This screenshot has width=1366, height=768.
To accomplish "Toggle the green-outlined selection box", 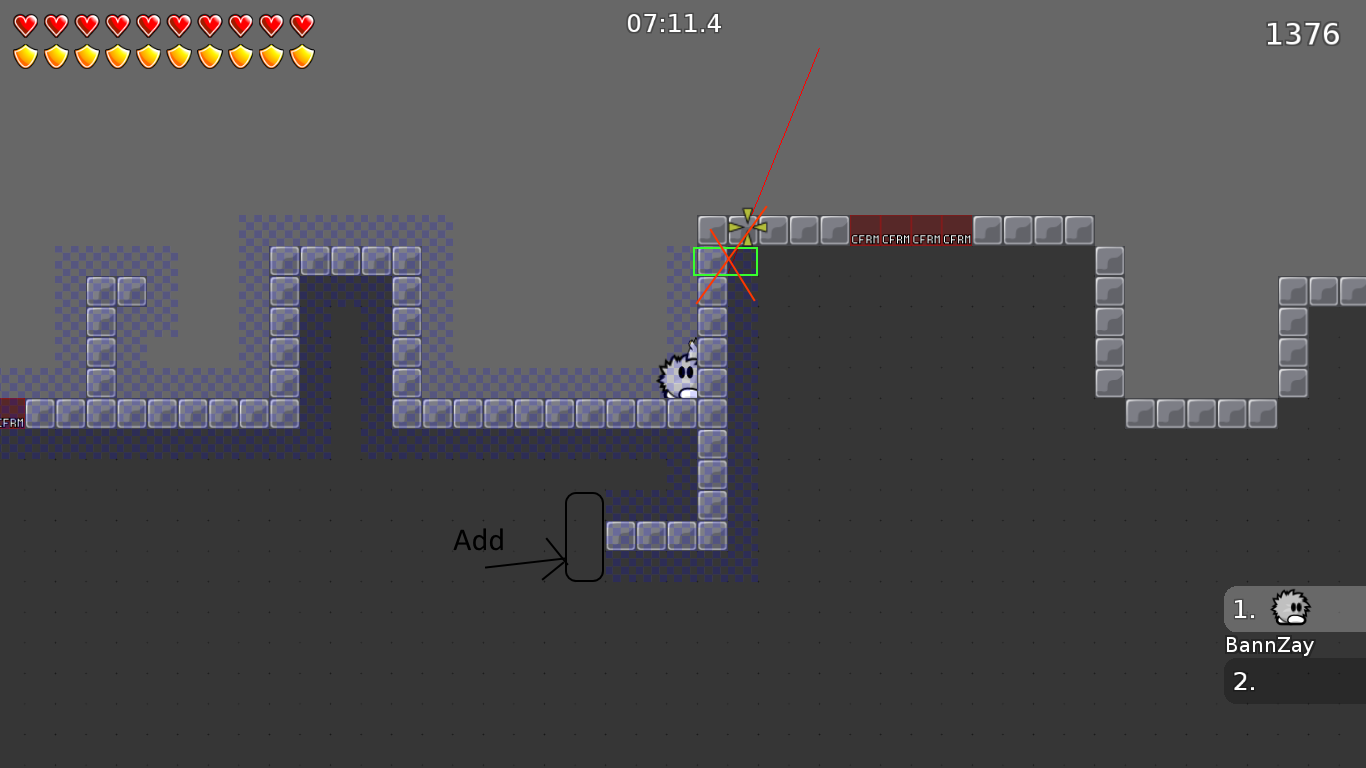I will (726, 261).
